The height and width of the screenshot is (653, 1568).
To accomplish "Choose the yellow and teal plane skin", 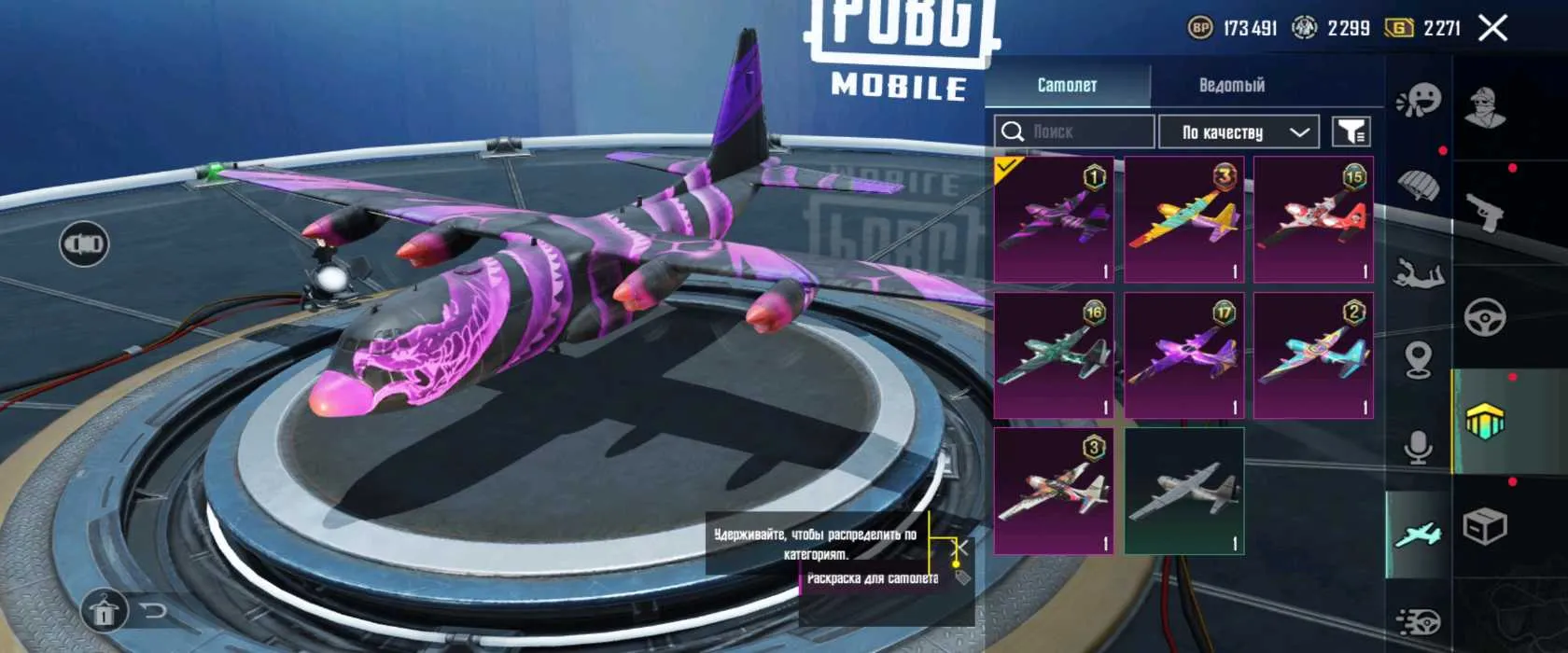I will point(1183,219).
